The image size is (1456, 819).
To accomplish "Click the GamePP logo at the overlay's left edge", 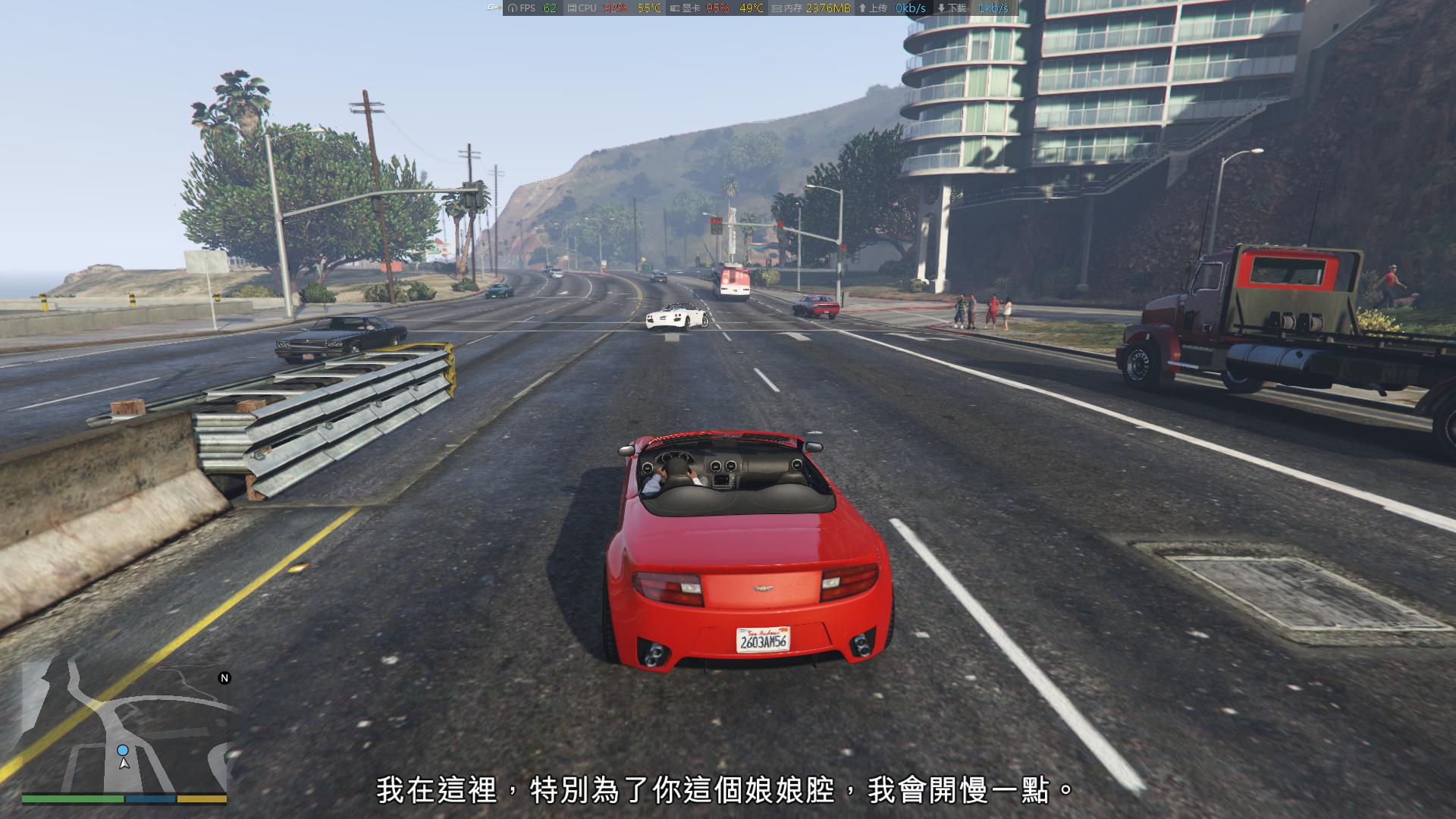I will (493, 6).
